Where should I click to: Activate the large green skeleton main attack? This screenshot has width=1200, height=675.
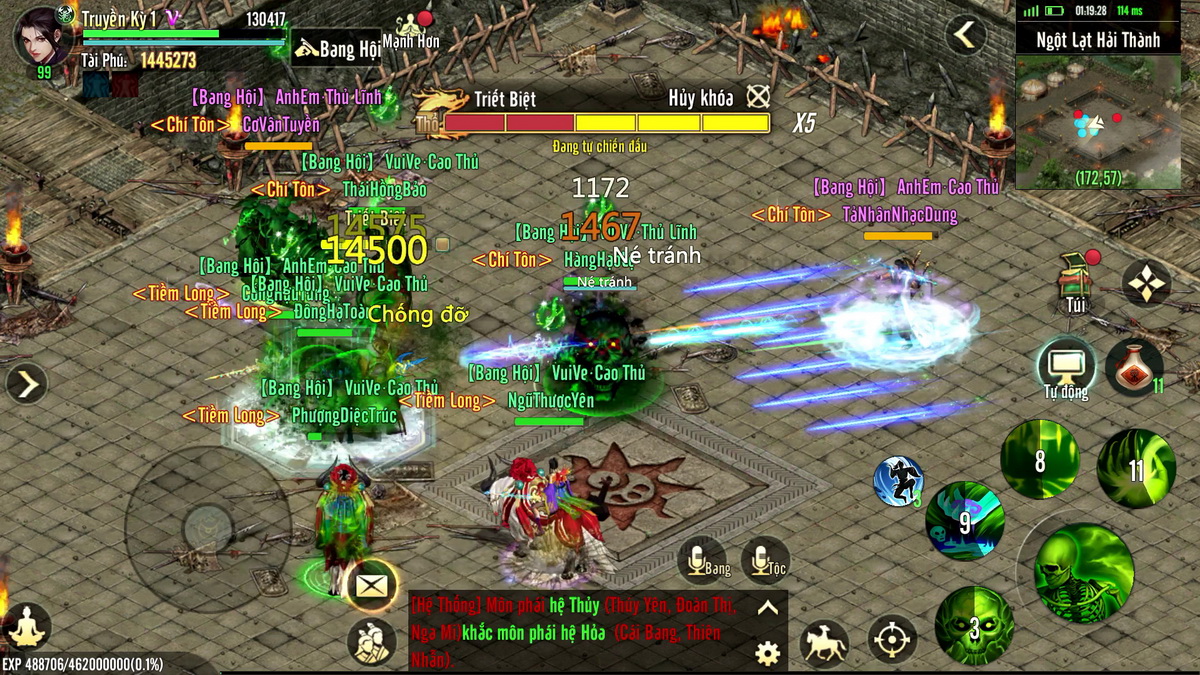click(1083, 572)
